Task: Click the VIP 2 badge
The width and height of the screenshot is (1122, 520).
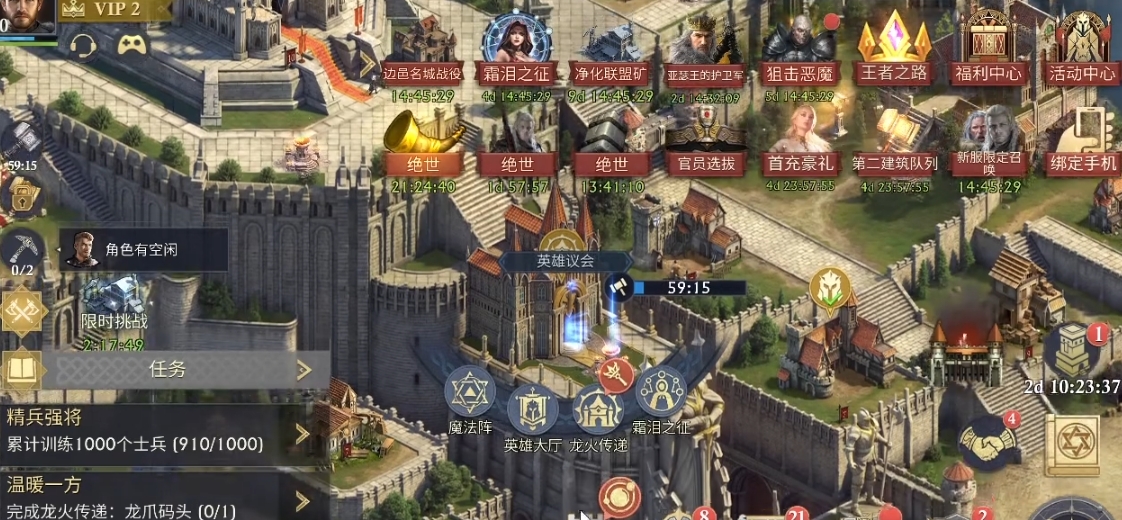Action: pos(114,10)
